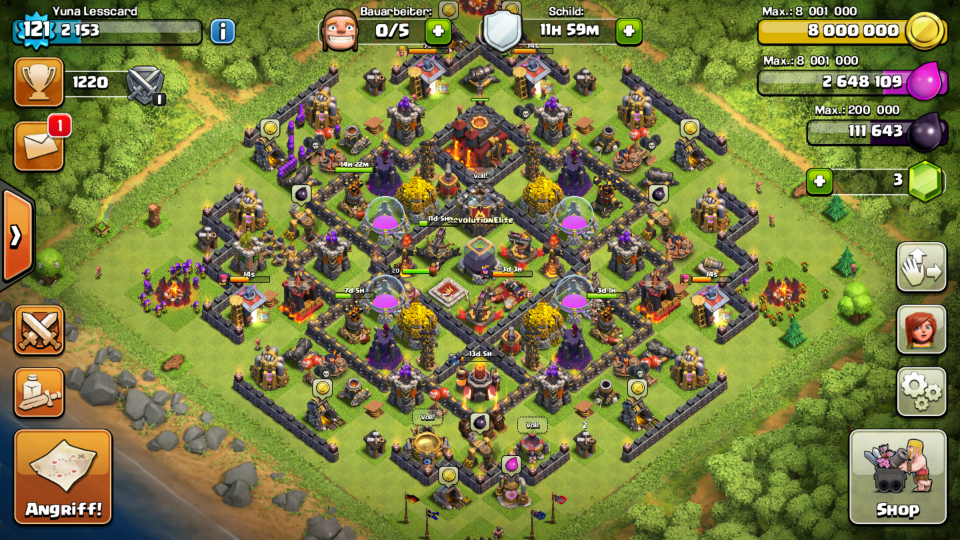Image resolution: width=960 pixels, height=540 pixels.
Task: Open the trophy league rankings
Action: tap(39, 82)
